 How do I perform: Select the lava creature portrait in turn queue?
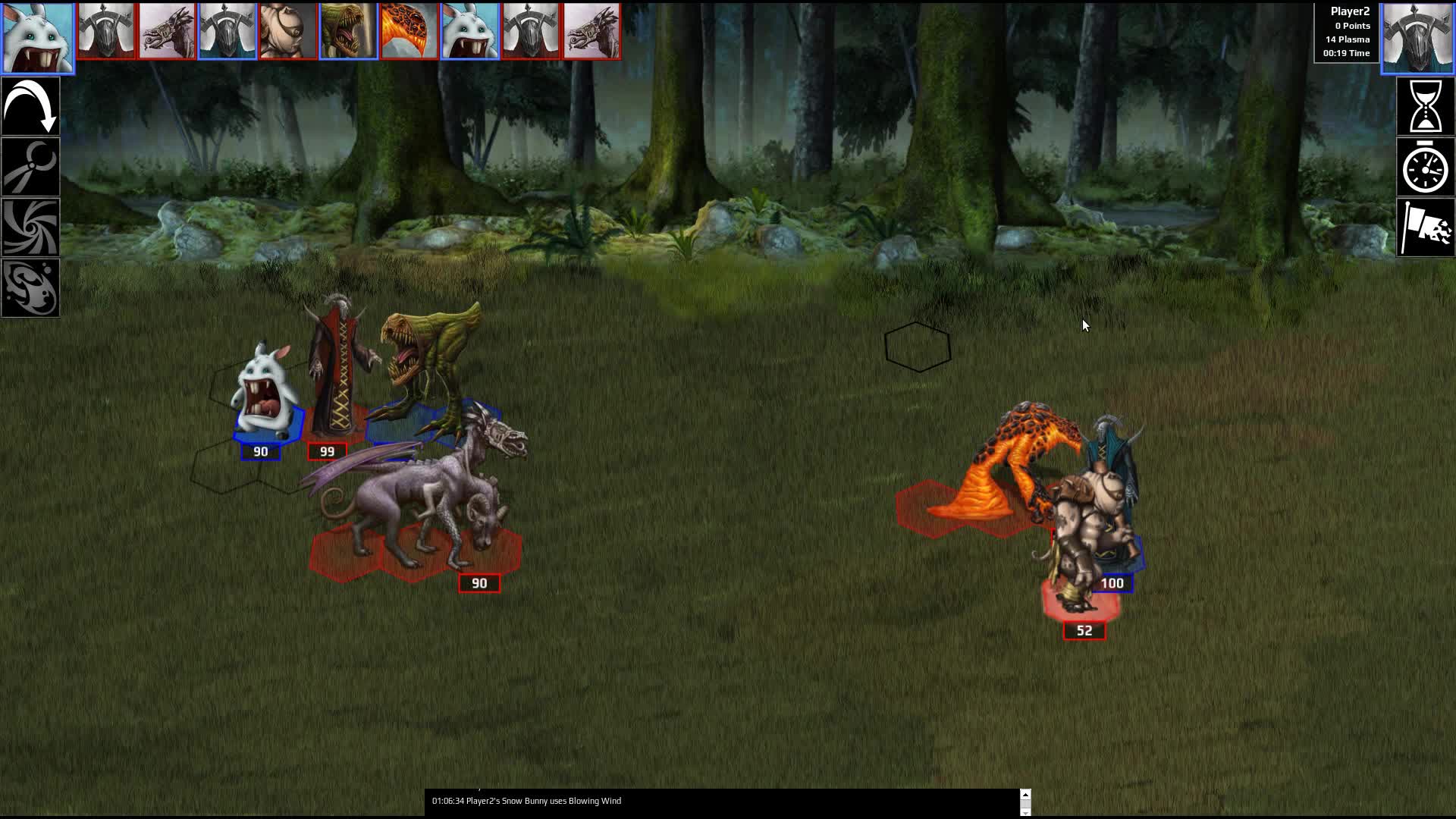[410, 31]
